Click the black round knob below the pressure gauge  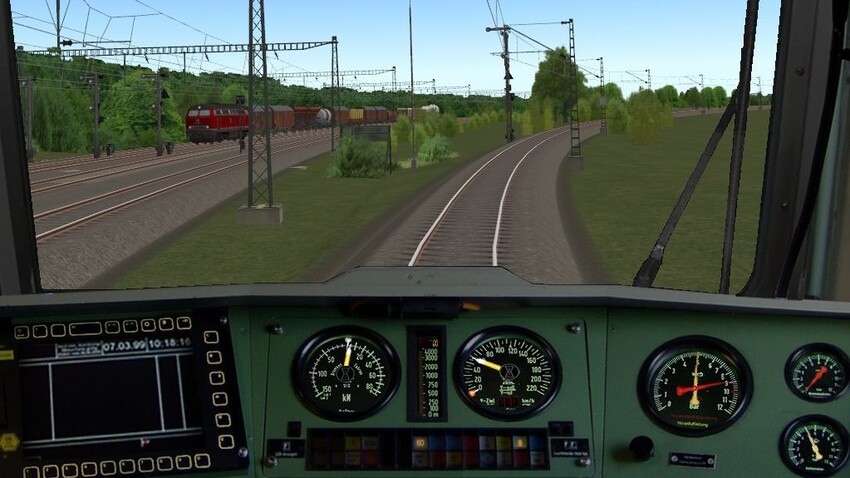(x=641, y=447)
